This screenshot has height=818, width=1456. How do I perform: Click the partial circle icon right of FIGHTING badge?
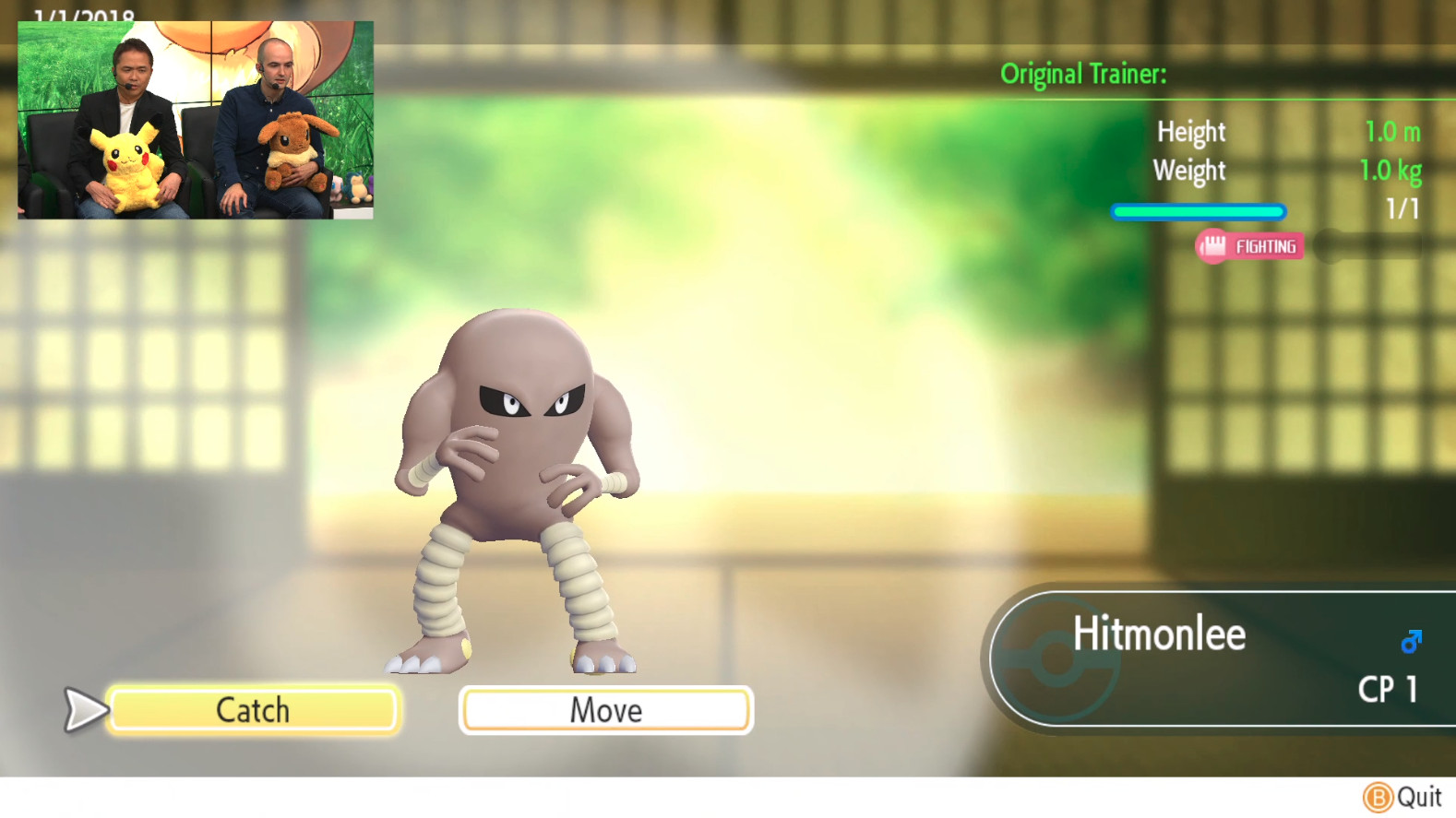(1326, 246)
